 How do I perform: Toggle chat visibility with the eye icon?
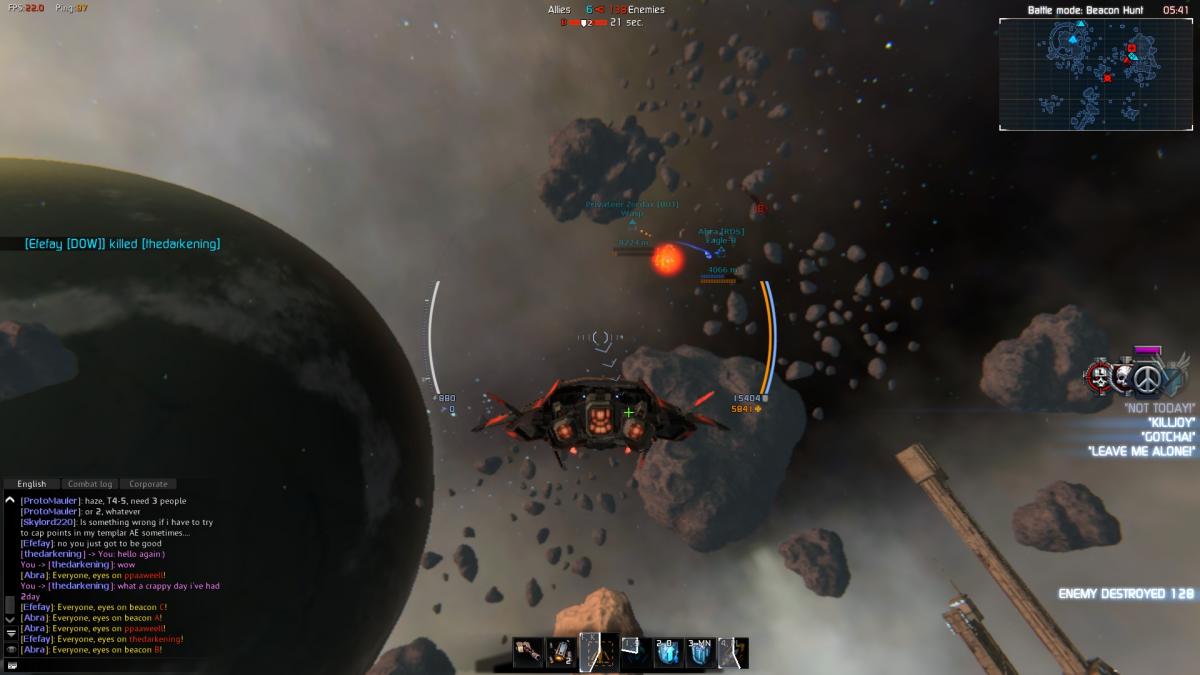click(x=10, y=650)
